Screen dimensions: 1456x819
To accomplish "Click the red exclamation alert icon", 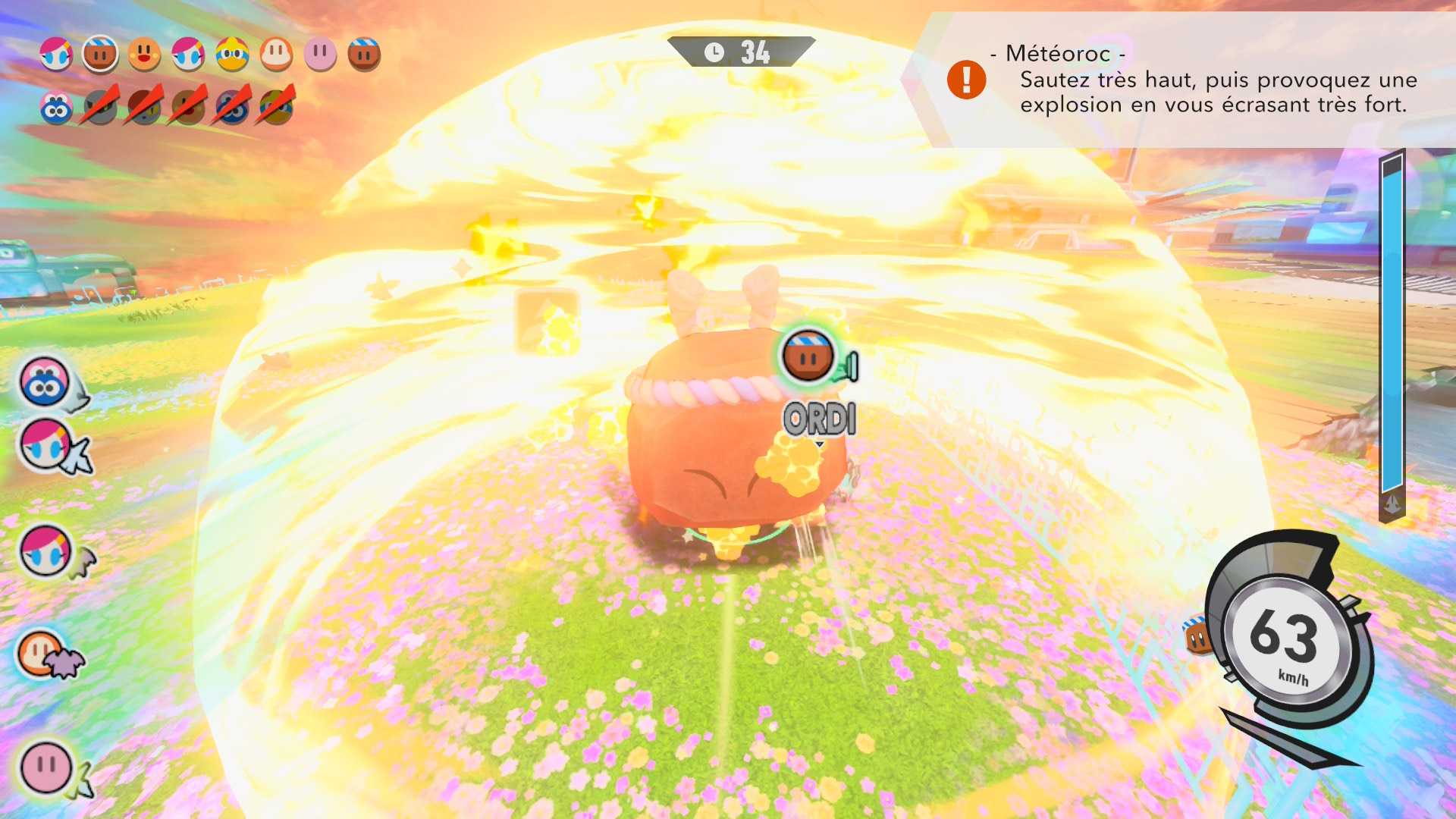I will pos(966,80).
